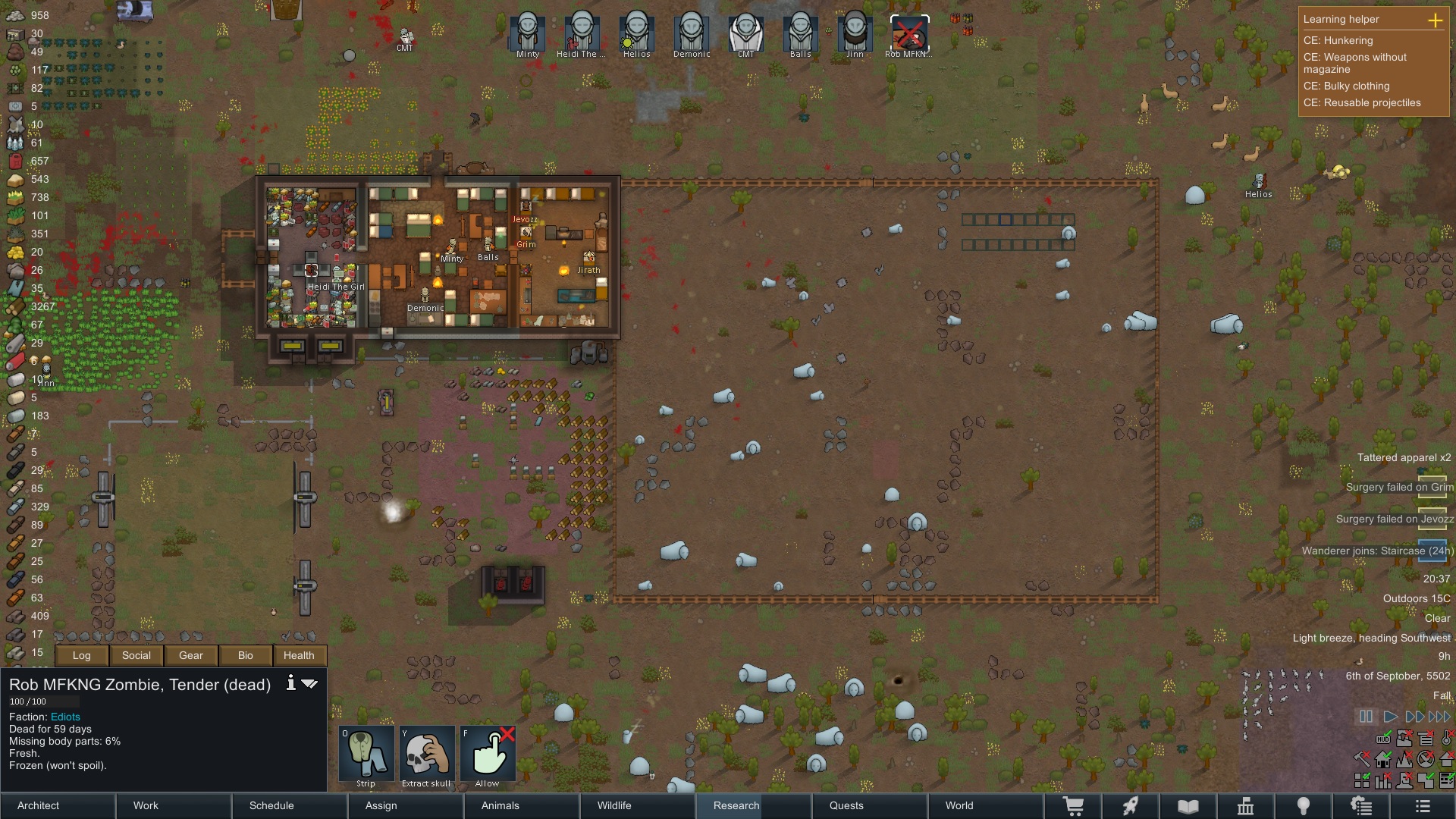Open the shopping cart icon on bottom bar
The image size is (1456, 819).
tap(1075, 806)
